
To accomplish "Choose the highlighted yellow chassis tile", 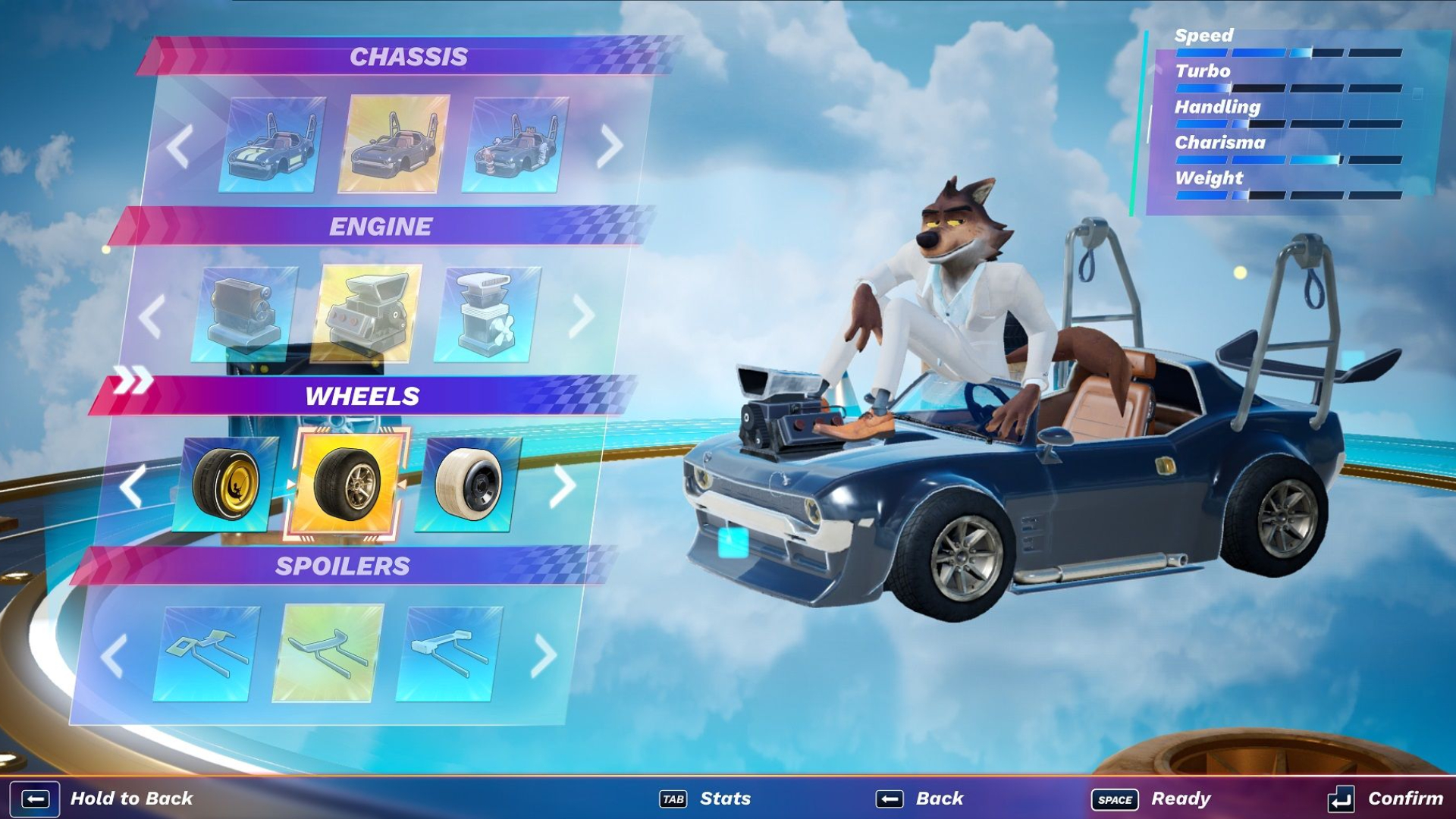I will pos(394,144).
